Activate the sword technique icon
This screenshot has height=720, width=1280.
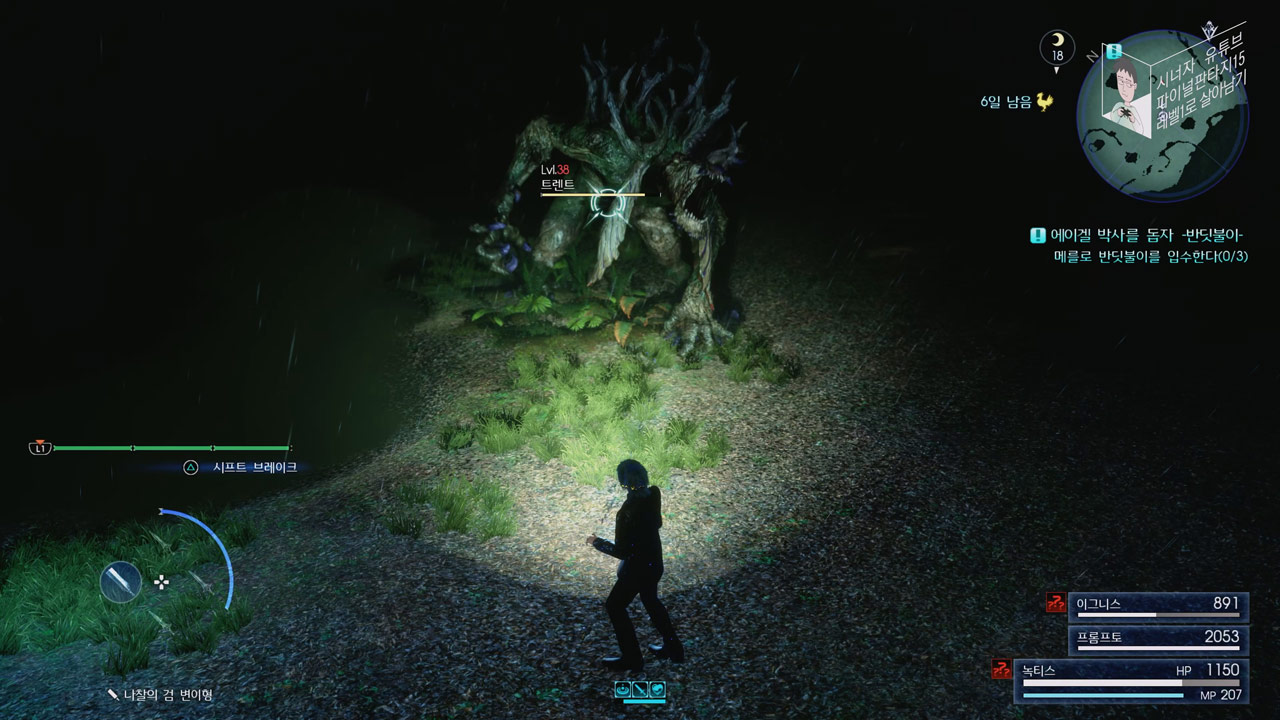pos(640,689)
